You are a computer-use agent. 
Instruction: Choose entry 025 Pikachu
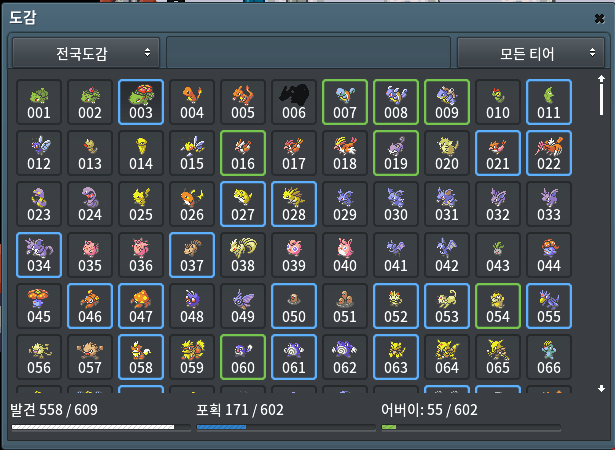pyautogui.click(x=141, y=204)
